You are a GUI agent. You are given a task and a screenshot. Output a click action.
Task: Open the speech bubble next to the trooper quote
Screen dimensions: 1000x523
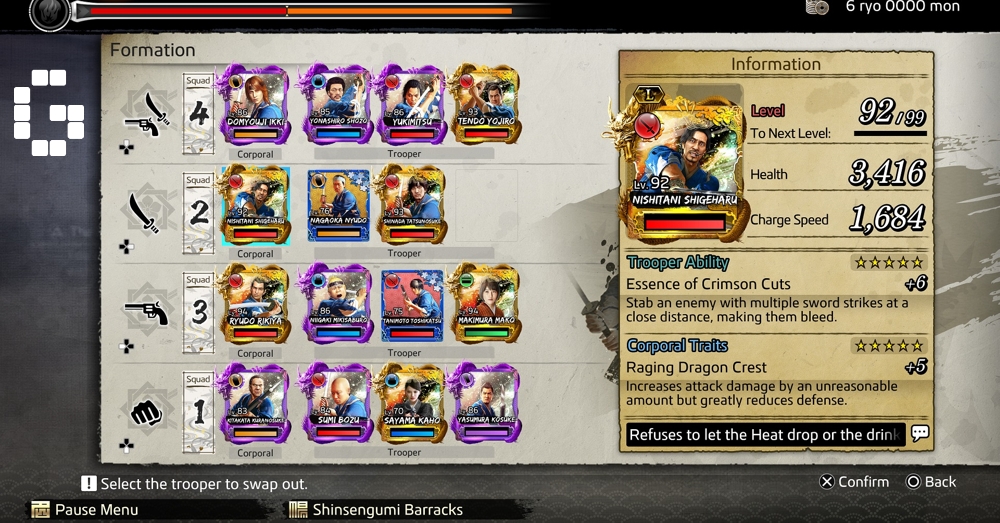tap(920, 434)
